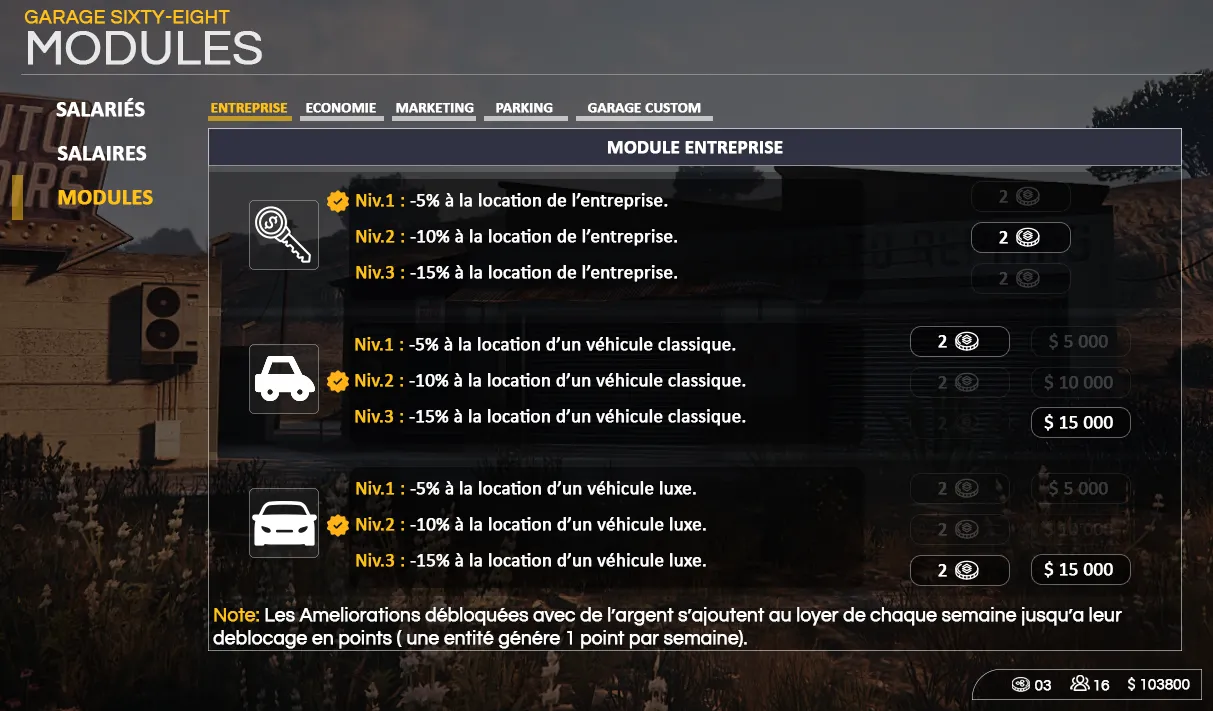Buy Niv.3 véhicule classique for $15 000
Viewport: 1213px width, 711px height.
[x=1080, y=423]
